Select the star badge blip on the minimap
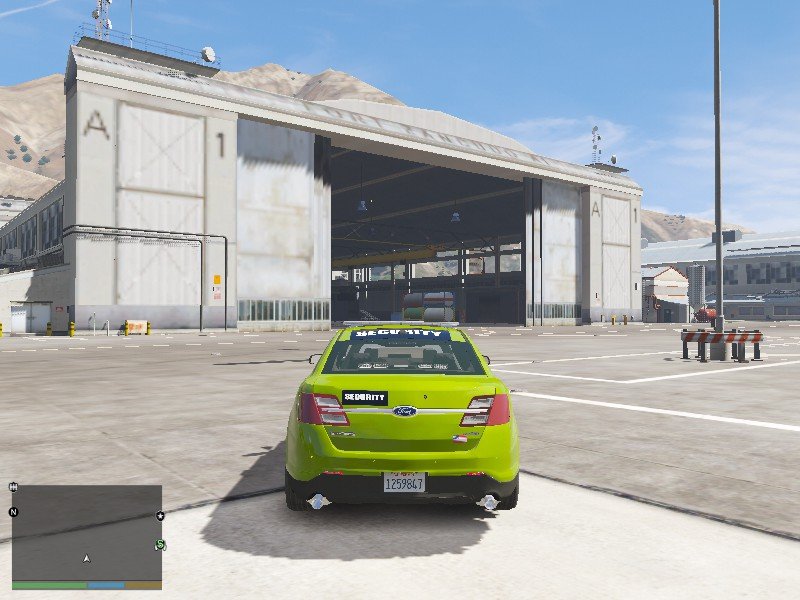Viewport: 800px width, 600px height. (160, 516)
